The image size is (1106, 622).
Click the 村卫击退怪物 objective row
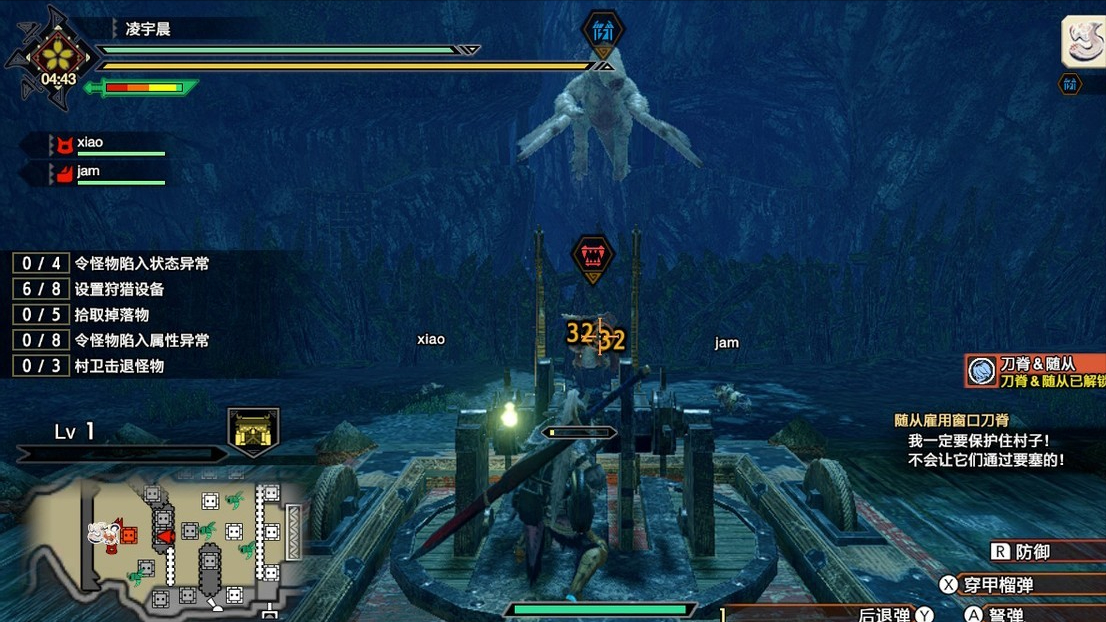[118, 366]
